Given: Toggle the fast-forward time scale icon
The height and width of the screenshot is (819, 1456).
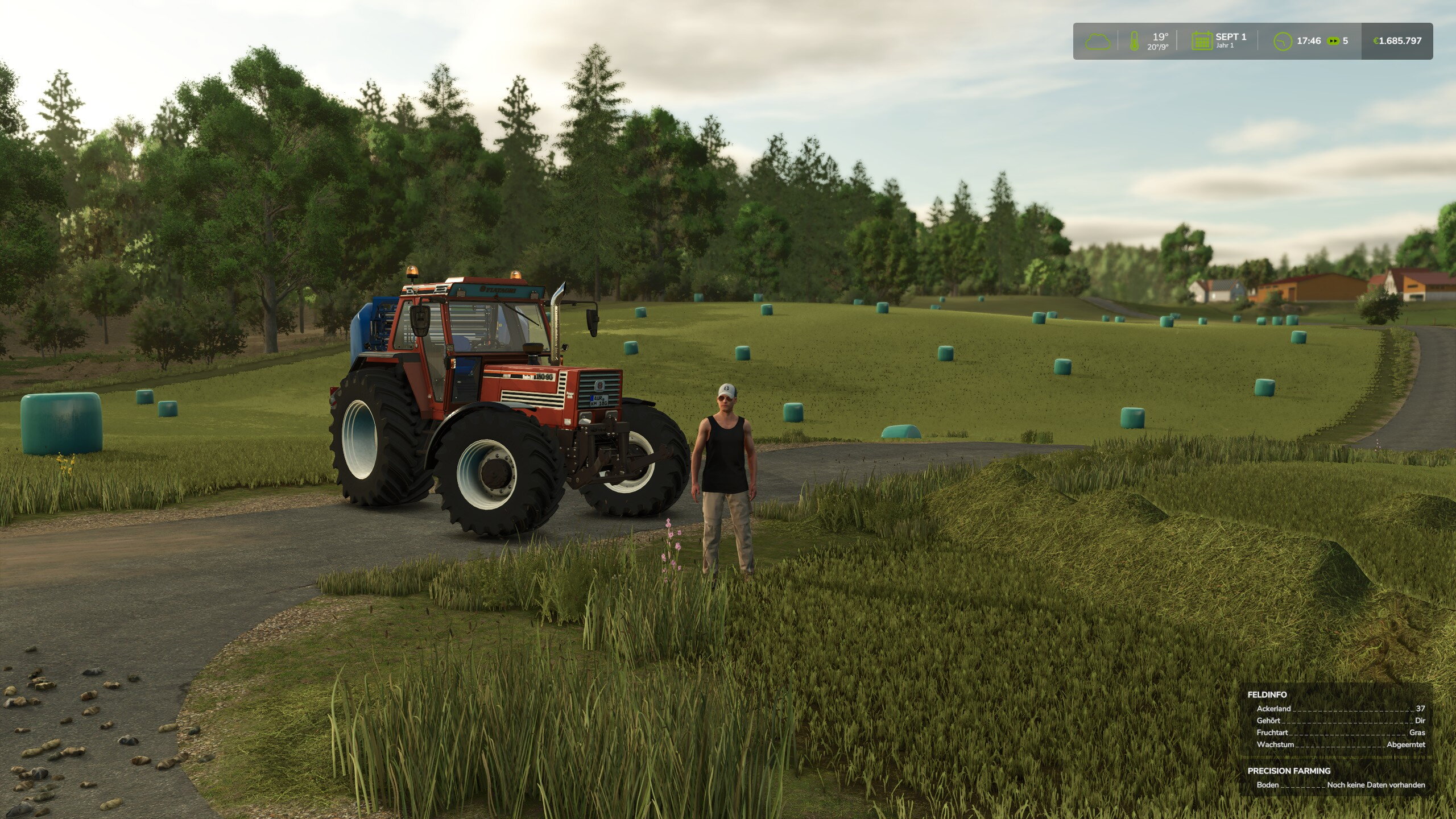Looking at the screenshot, I should click(1333, 41).
